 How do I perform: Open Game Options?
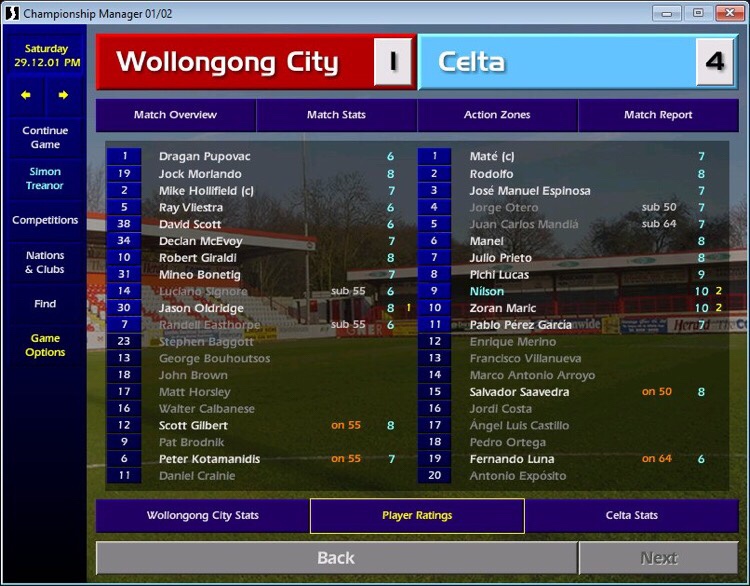45,345
